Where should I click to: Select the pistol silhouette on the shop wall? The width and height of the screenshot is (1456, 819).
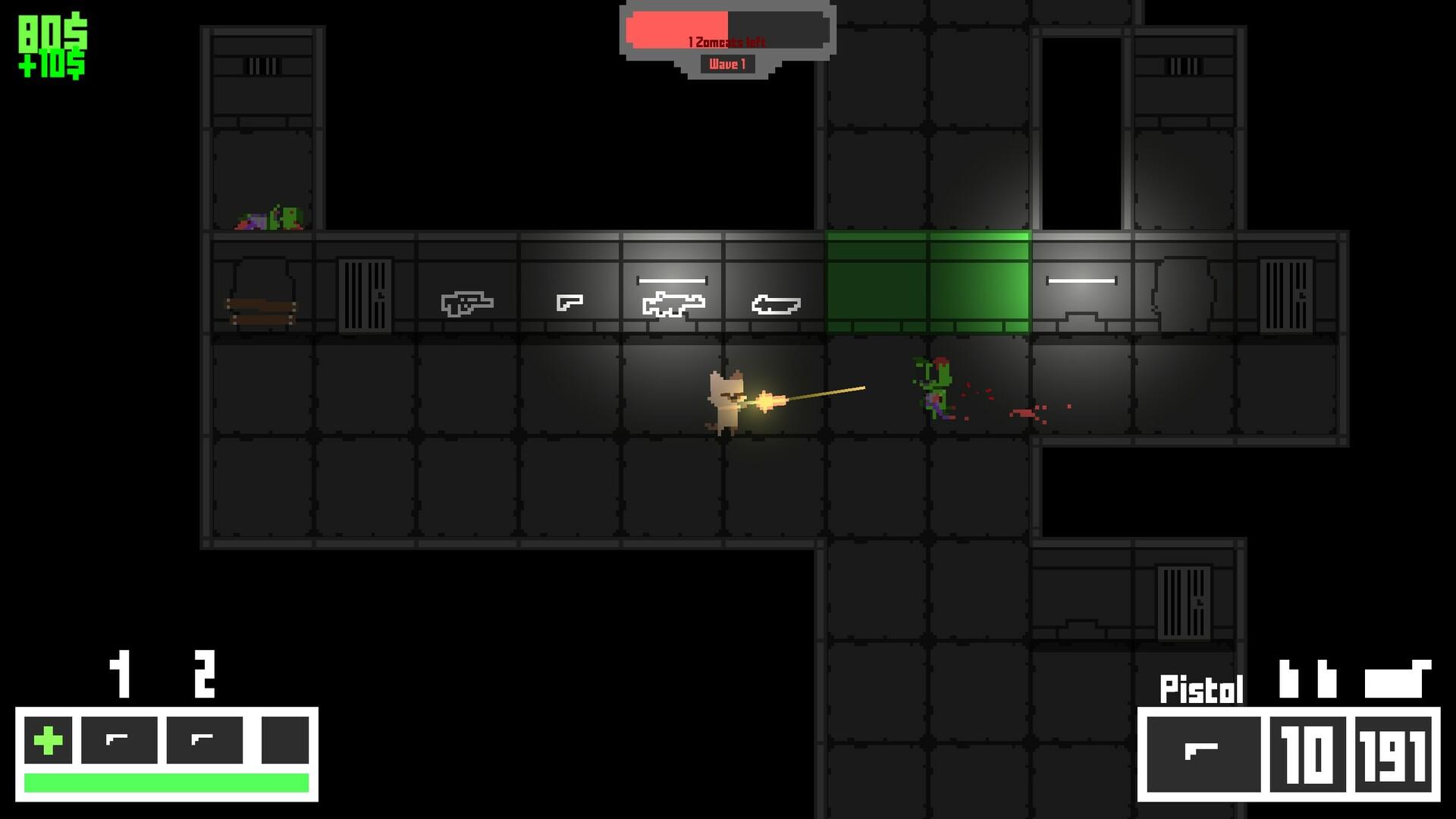(x=570, y=301)
